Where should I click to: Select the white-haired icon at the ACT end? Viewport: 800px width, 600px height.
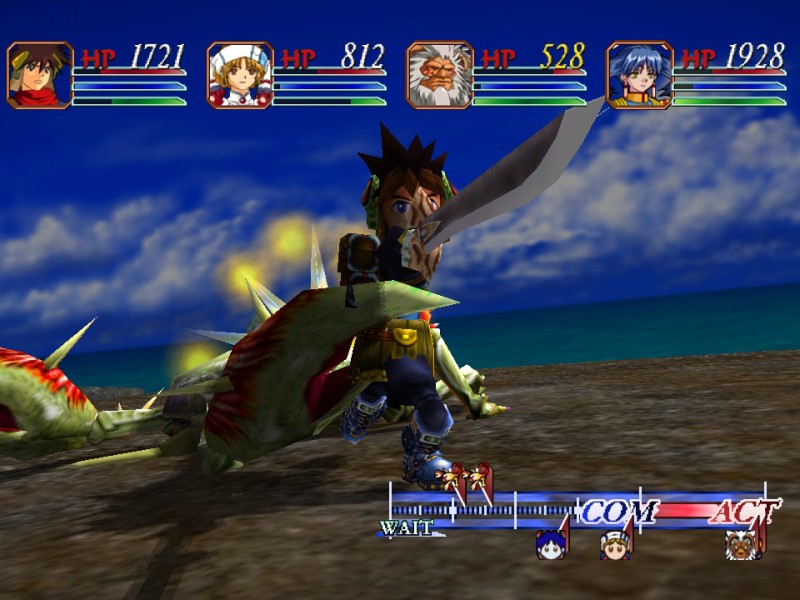click(x=742, y=544)
